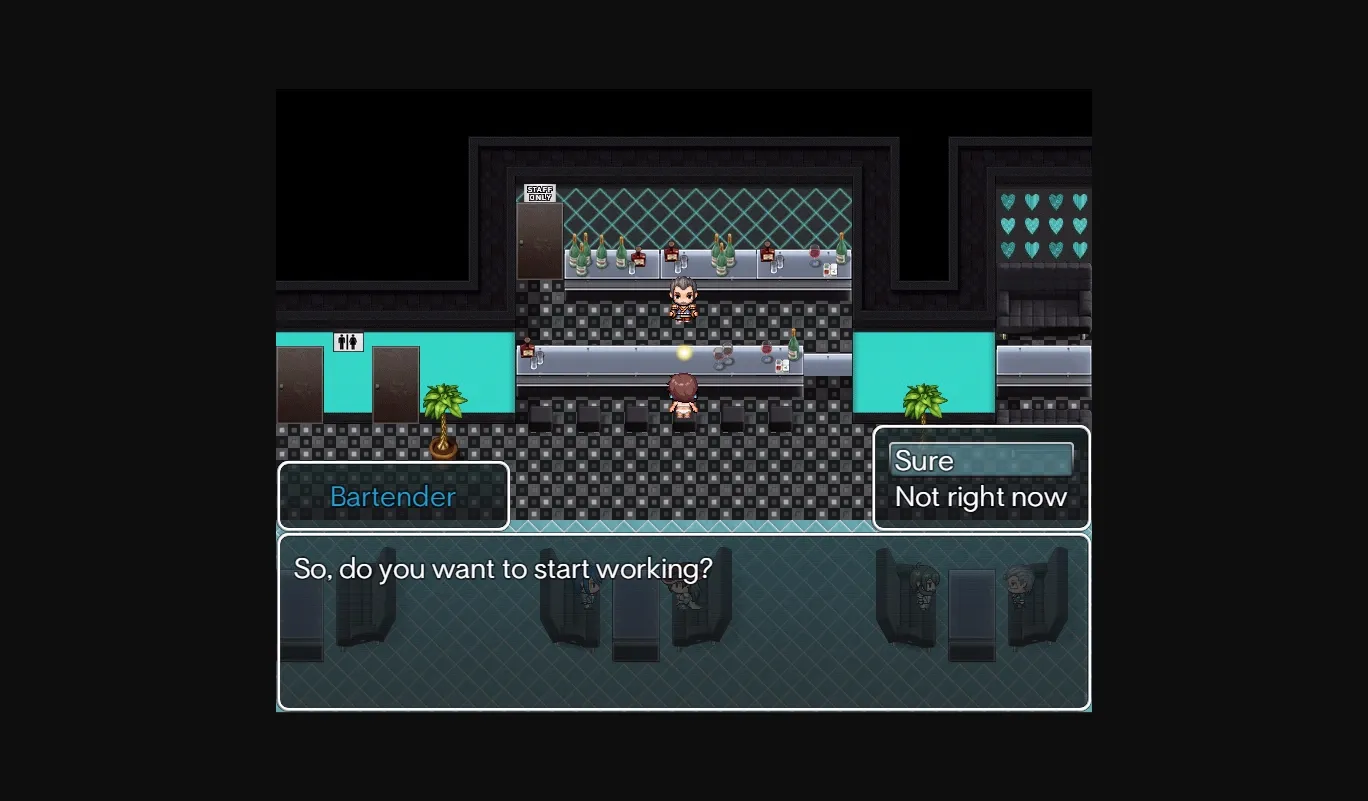
Task: Select the whiskey bottle near the green bottles
Action: pos(637,255)
